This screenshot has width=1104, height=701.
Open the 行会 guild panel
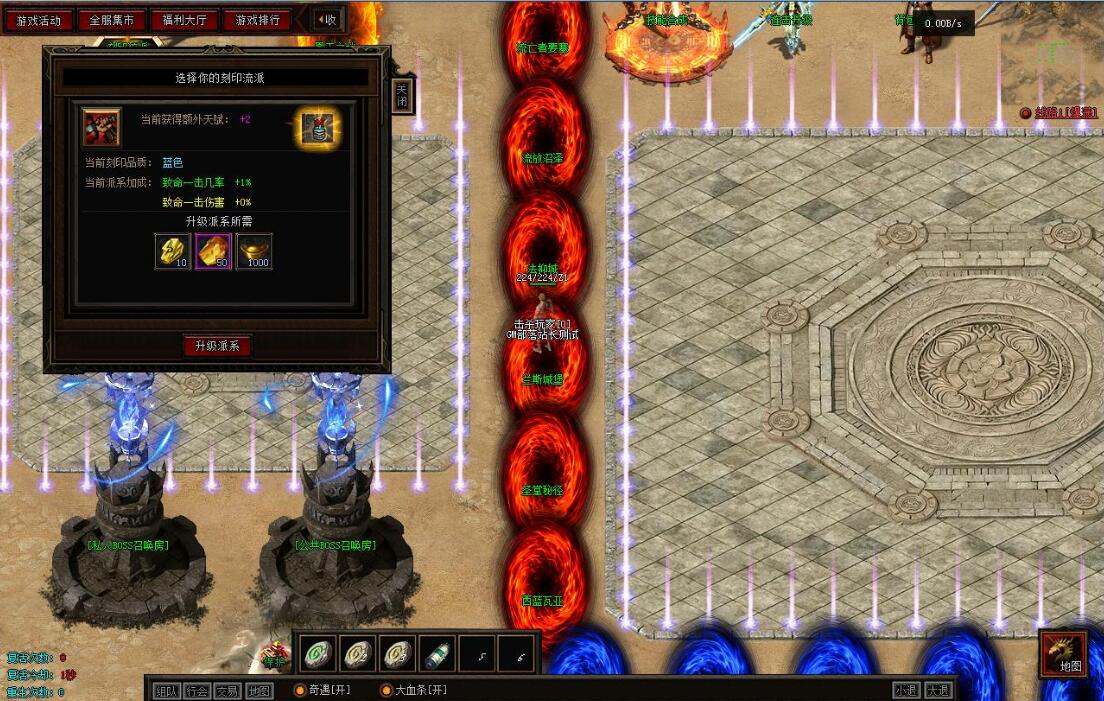click(x=198, y=690)
